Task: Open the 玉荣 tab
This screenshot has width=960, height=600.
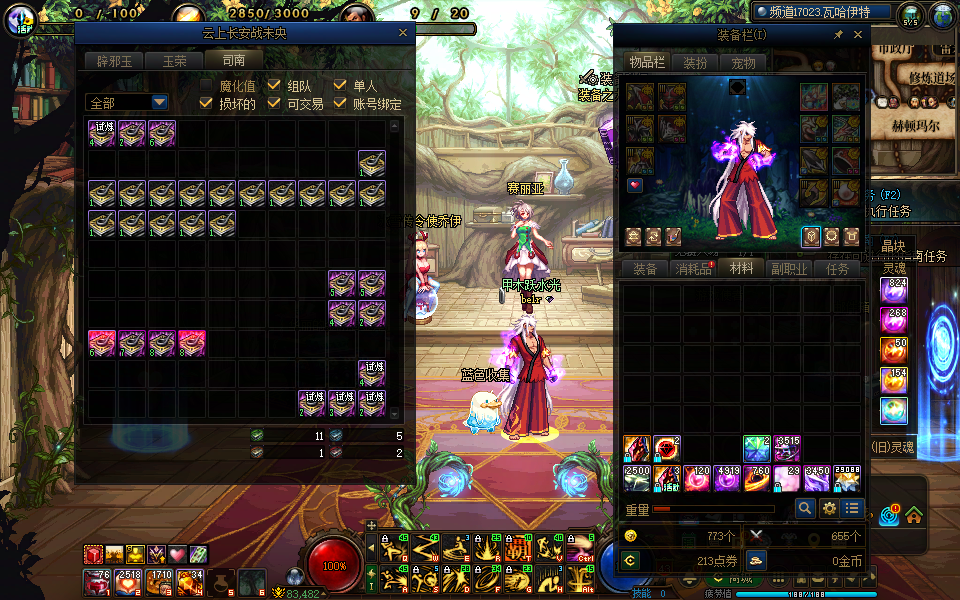Action: [174, 61]
